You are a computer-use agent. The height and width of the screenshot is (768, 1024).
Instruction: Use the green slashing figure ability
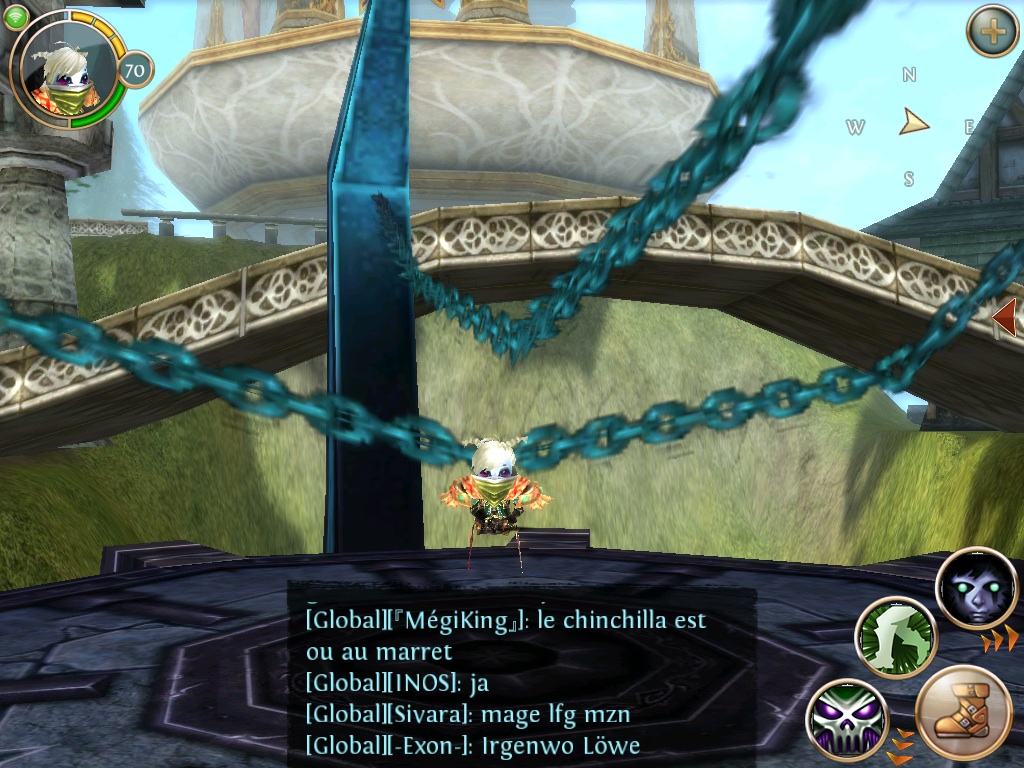[x=895, y=638]
